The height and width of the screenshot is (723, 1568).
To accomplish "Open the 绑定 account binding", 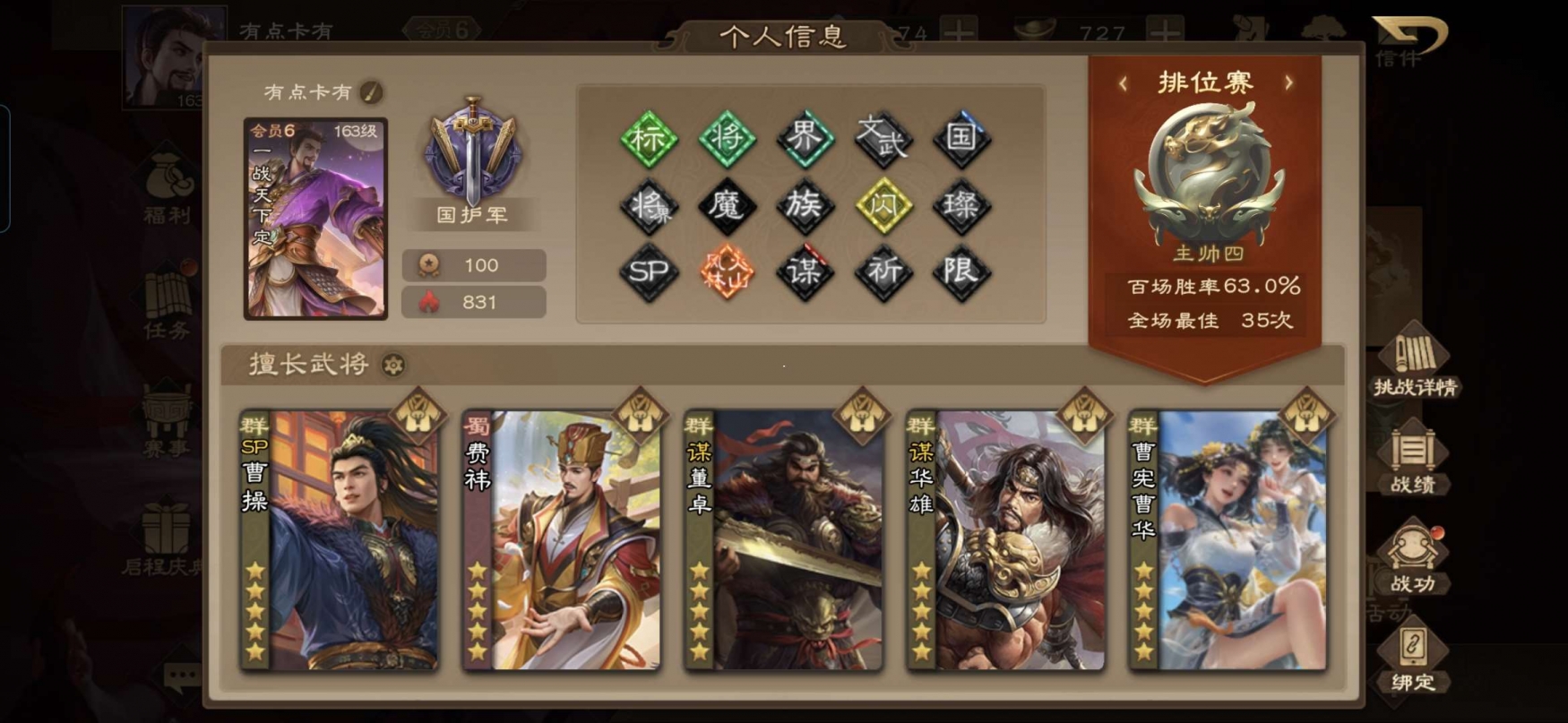I will [1413, 658].
